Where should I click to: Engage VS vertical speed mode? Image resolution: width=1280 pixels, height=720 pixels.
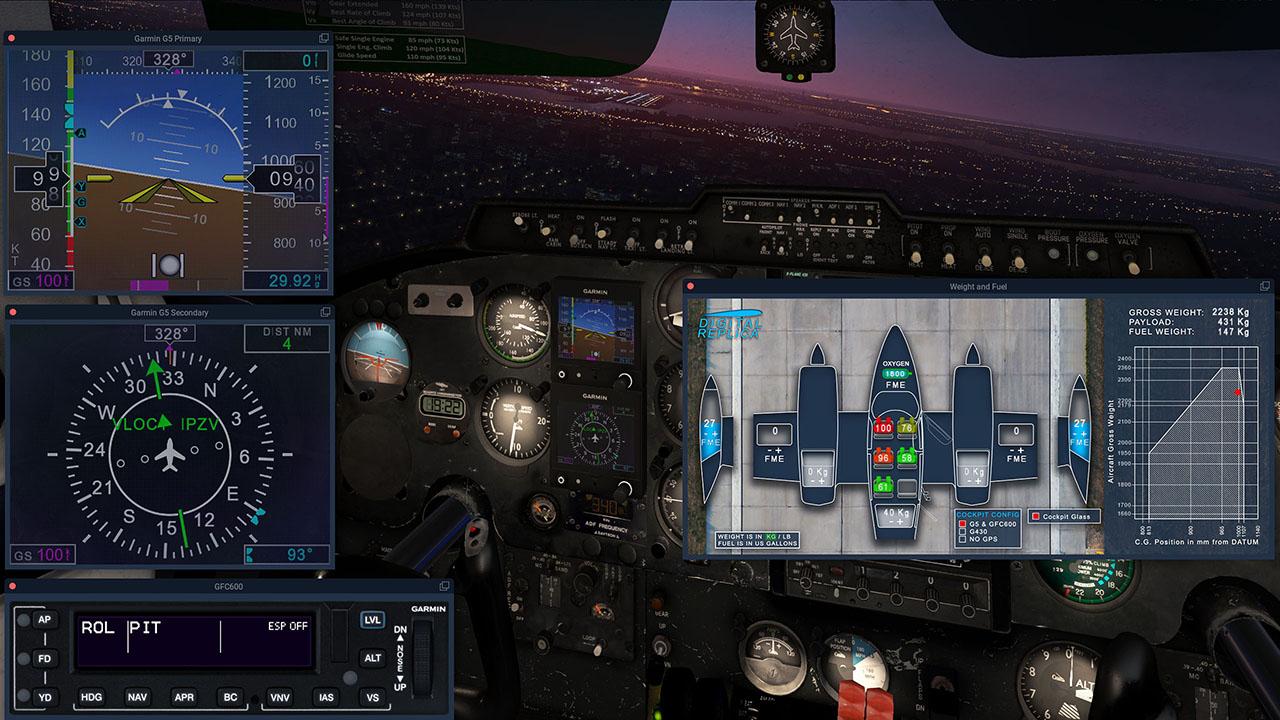372,697
